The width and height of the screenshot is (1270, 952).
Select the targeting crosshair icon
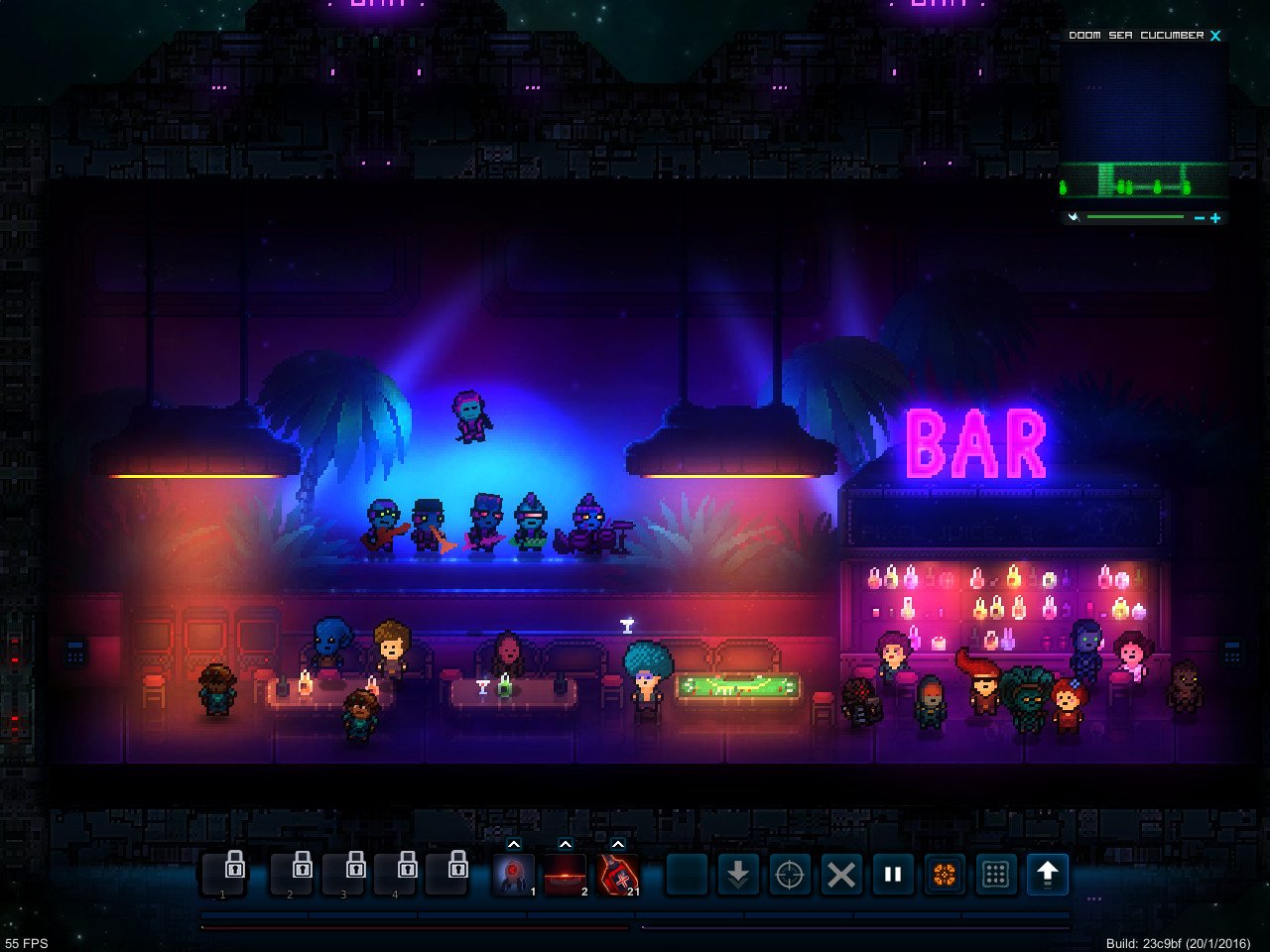[789, 874]
